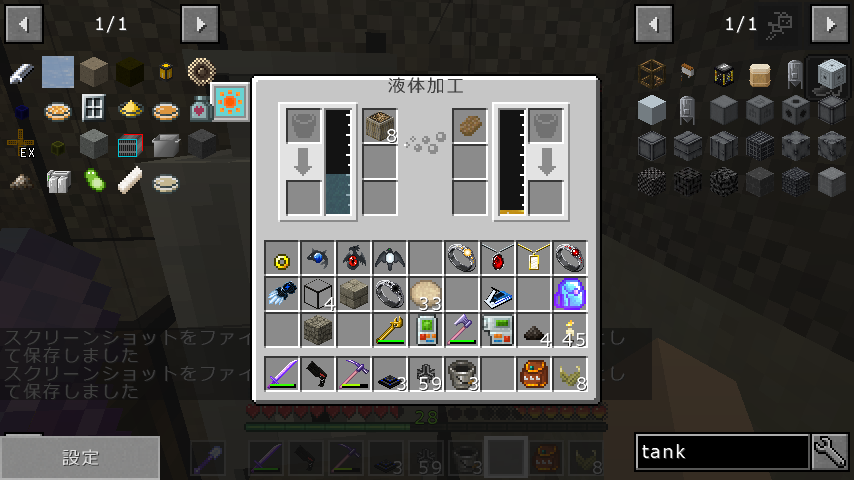Viewport: 854px width, 480px height.
Task: Pick up the stack of 33 dough
Action: pos(426,294)
